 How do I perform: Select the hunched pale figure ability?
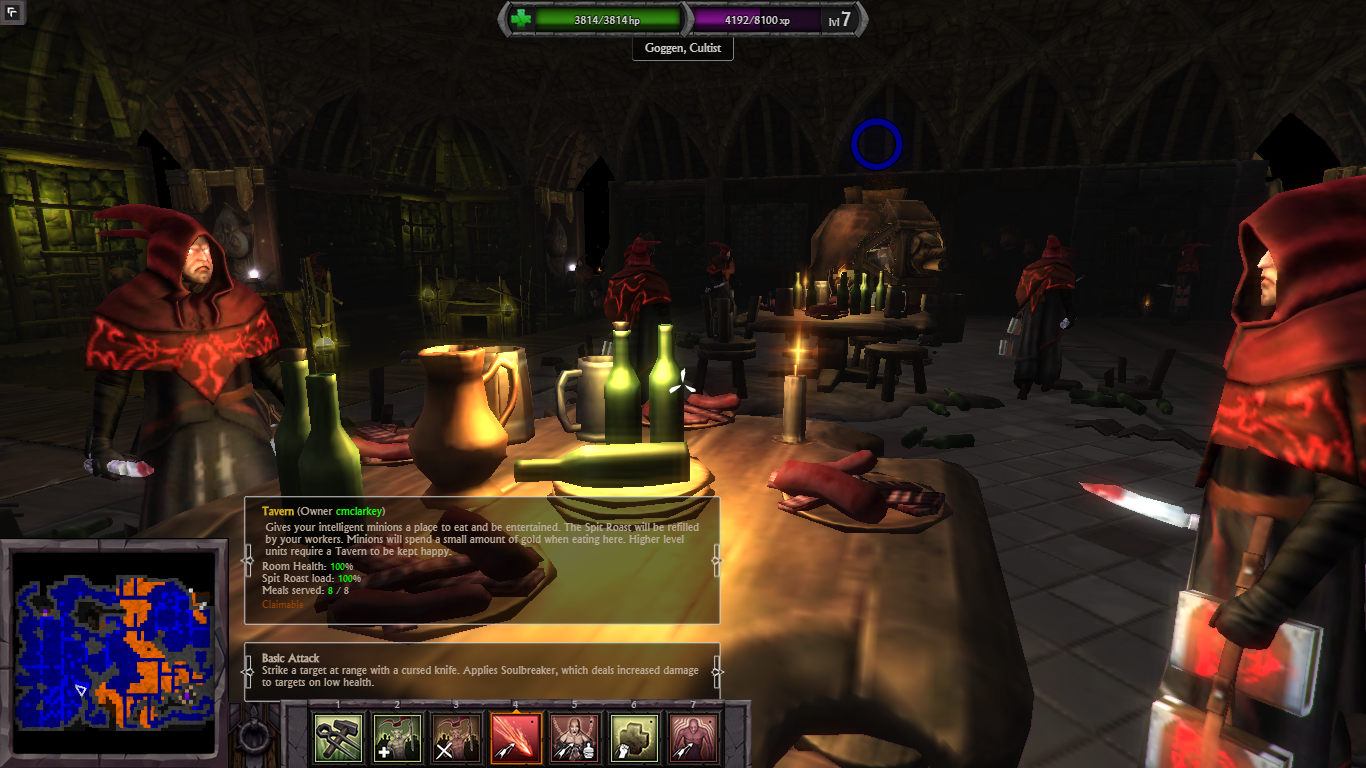tap(692, 738)
